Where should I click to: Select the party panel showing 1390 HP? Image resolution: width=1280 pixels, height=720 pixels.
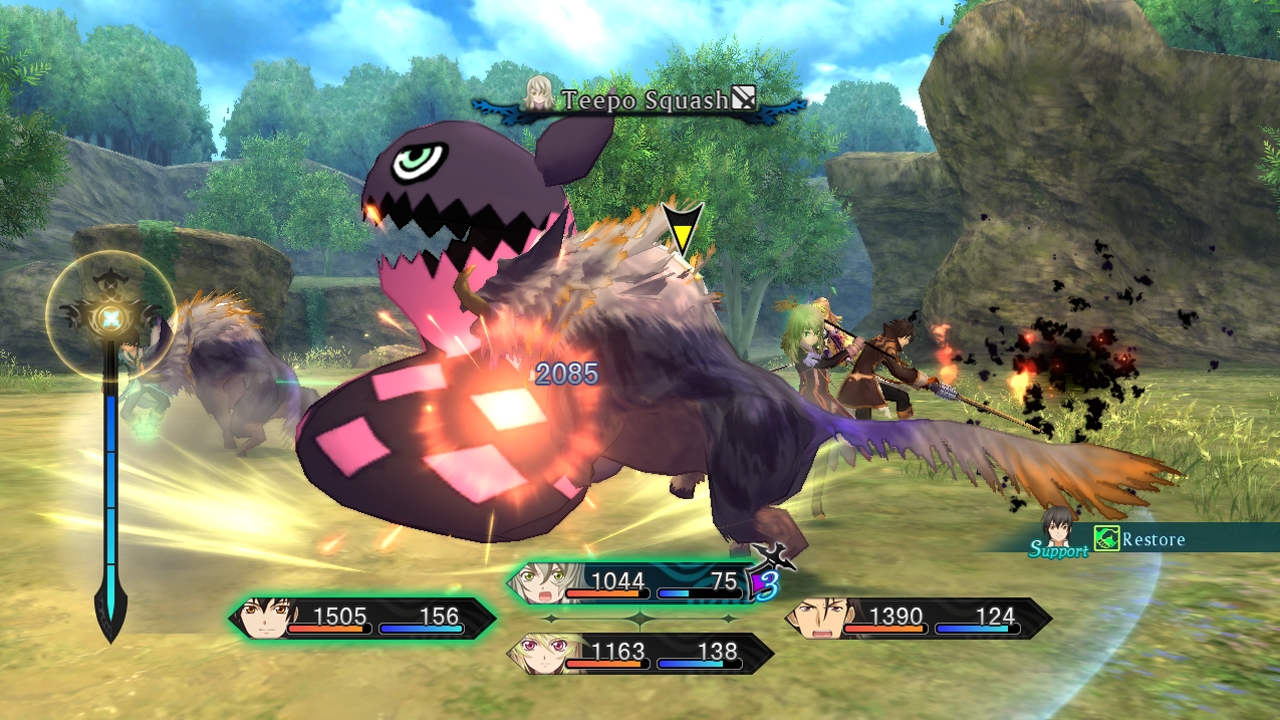point(918,618)
